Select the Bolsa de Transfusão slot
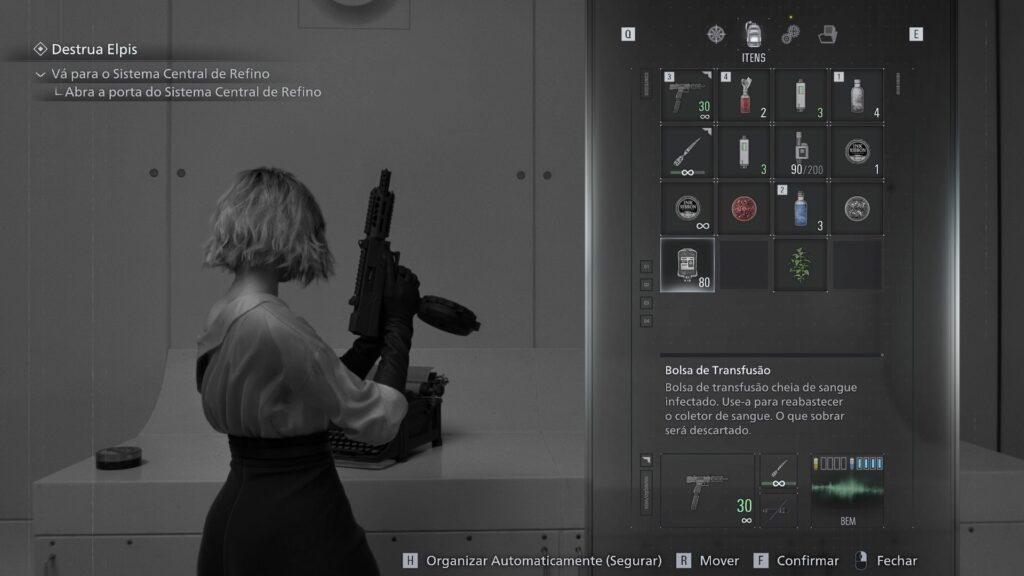Screen dimensions: 1024x576 click(x=686, y=265)
